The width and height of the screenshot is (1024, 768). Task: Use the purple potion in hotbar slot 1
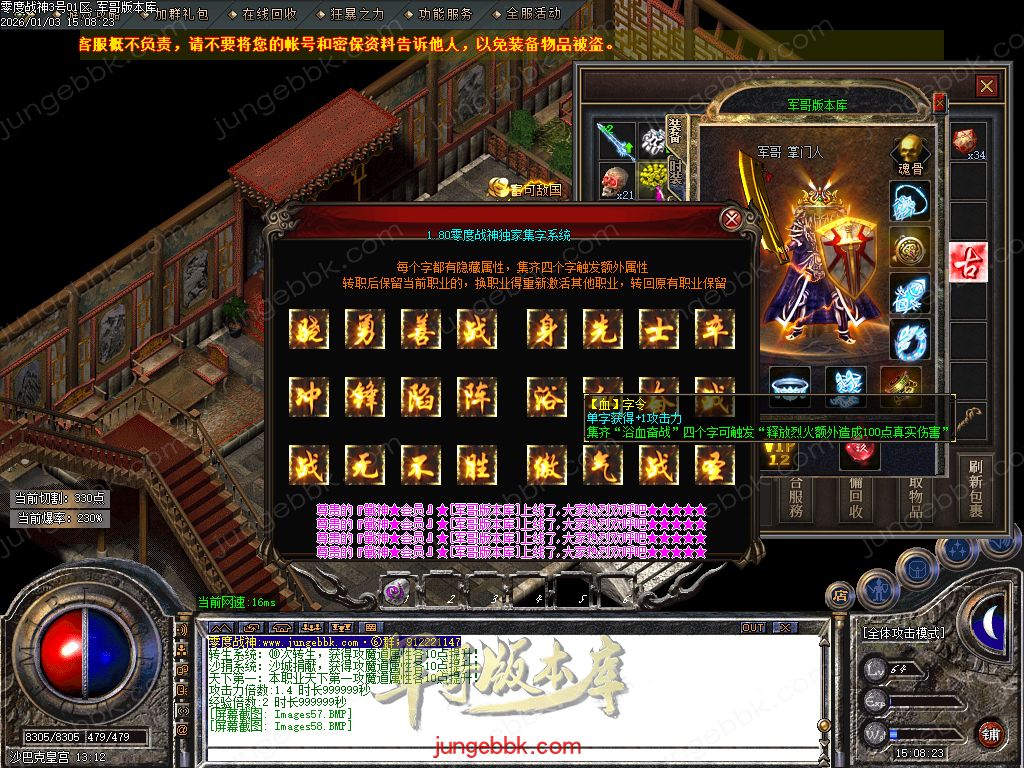(x=397, y=592)
